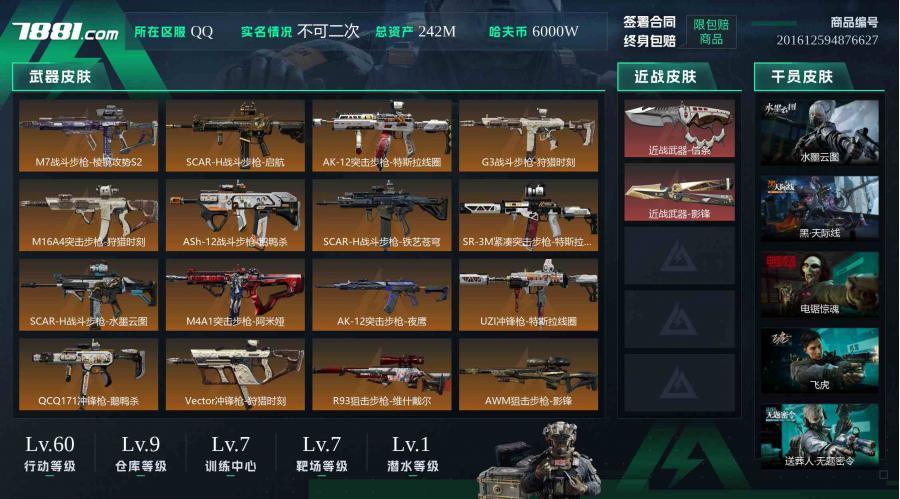900x499 pixels.
Task: Choose the AK-12突击步枪-夜鹰 skin
Action: coord(381,294)
